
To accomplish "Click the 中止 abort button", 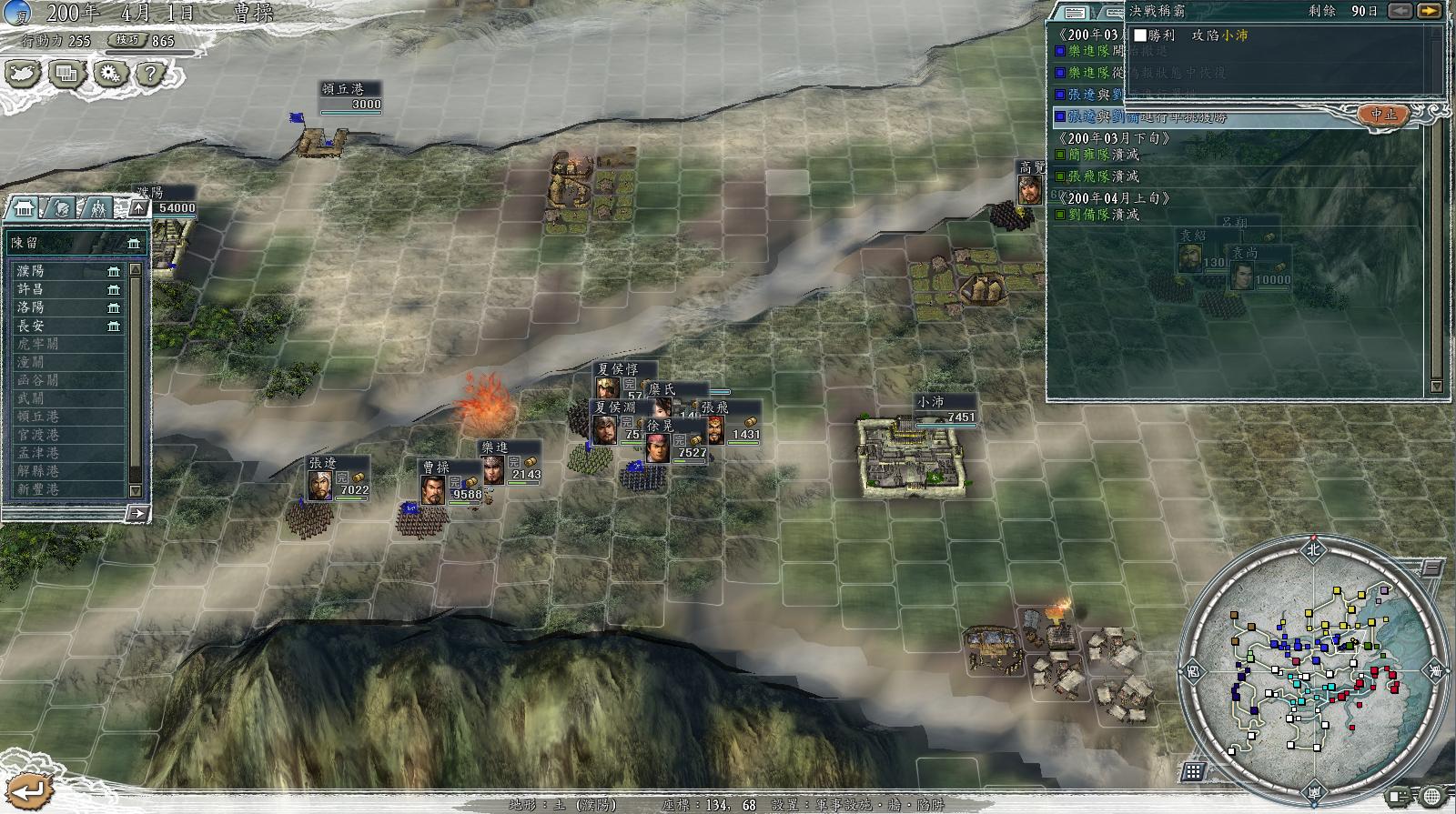I will point(1383,115).
